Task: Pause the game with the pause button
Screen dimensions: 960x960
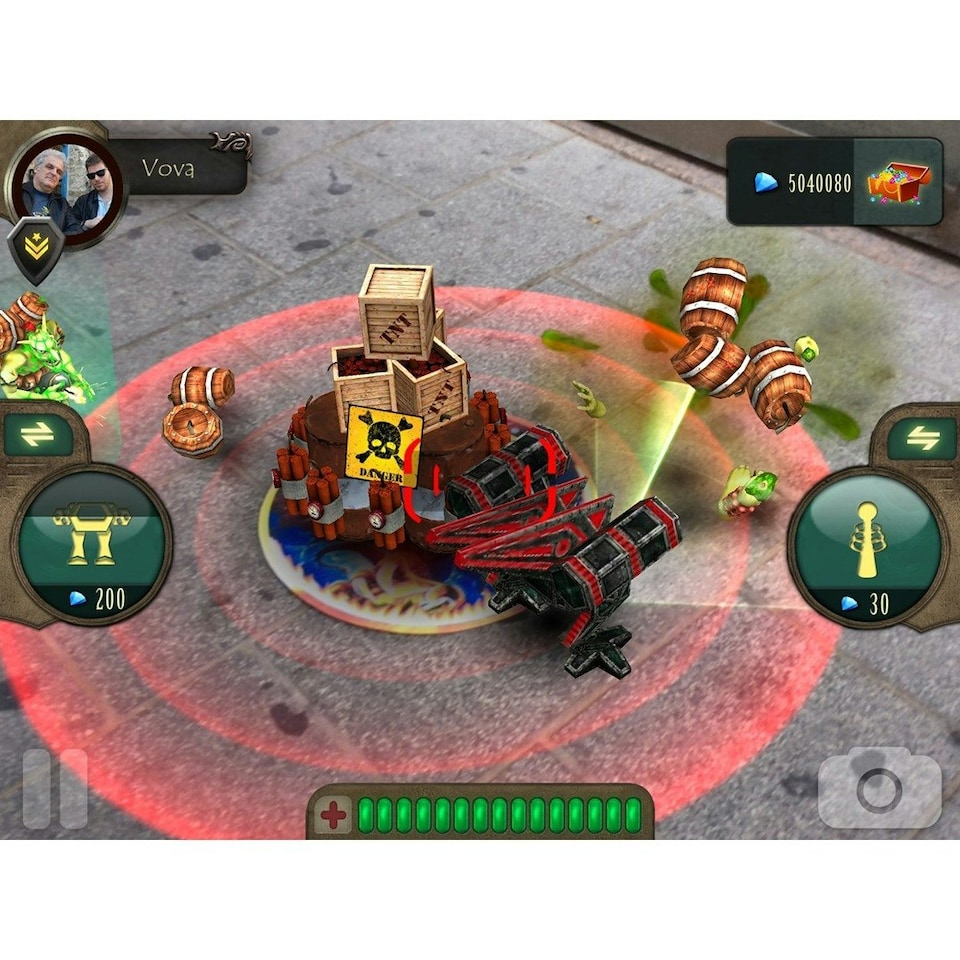Action: 55,788
